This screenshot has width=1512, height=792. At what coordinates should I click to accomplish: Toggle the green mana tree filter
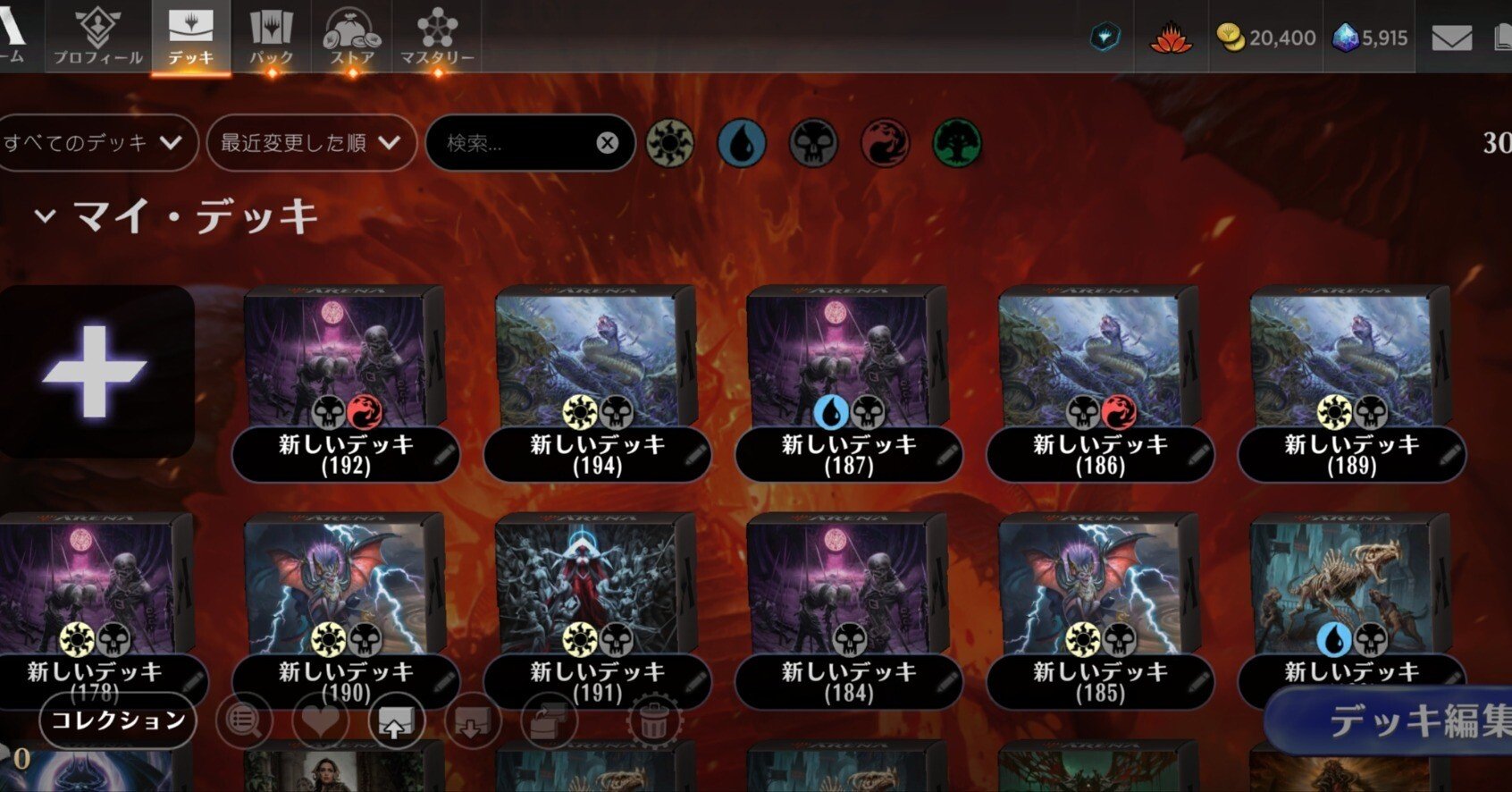click(x=957, y=143)
